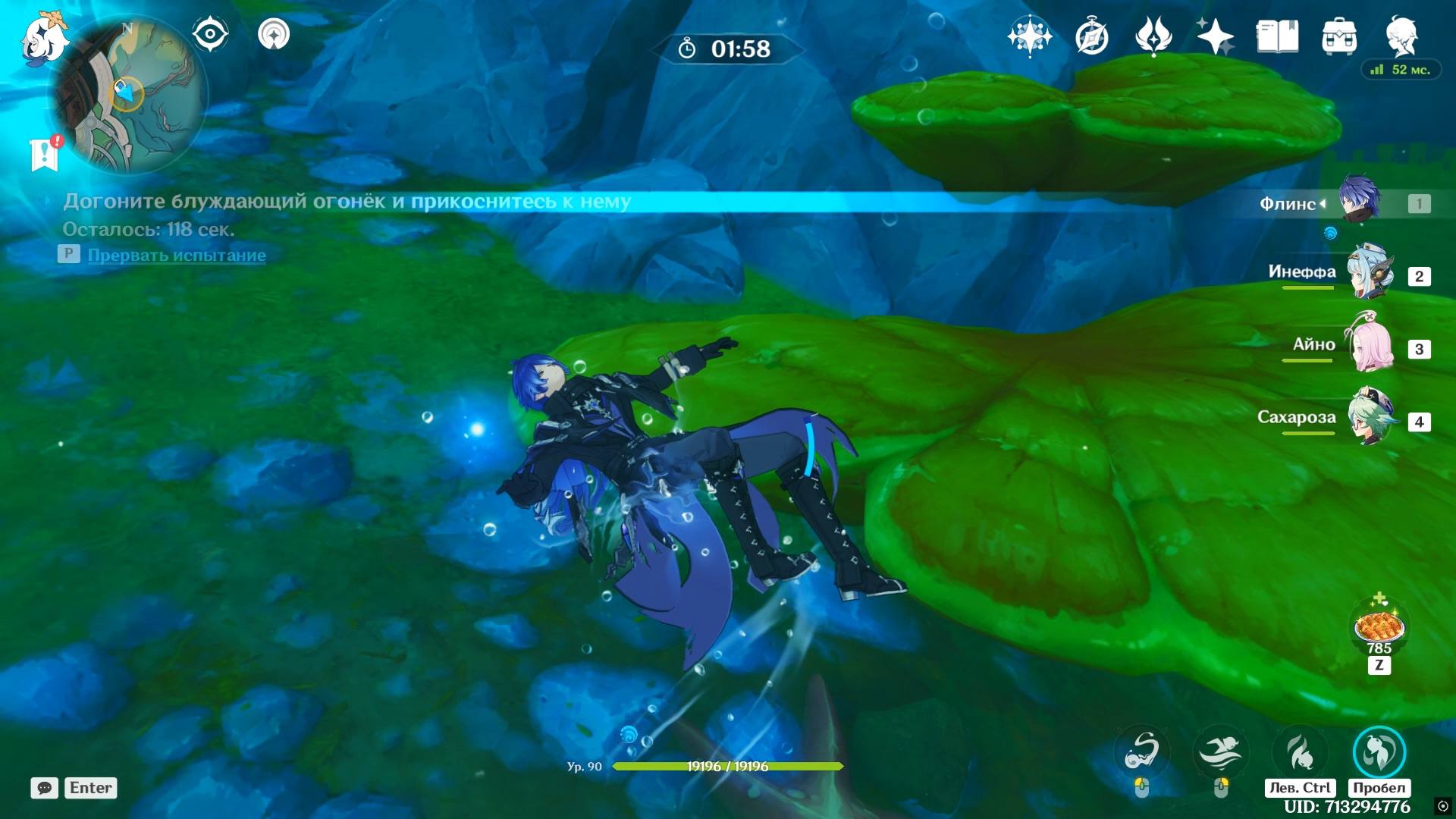Abort the trial via Прервать испытание link
The width and height of the screenshot is (1456, 819).
pyautogui.click(x=177, y=256)
